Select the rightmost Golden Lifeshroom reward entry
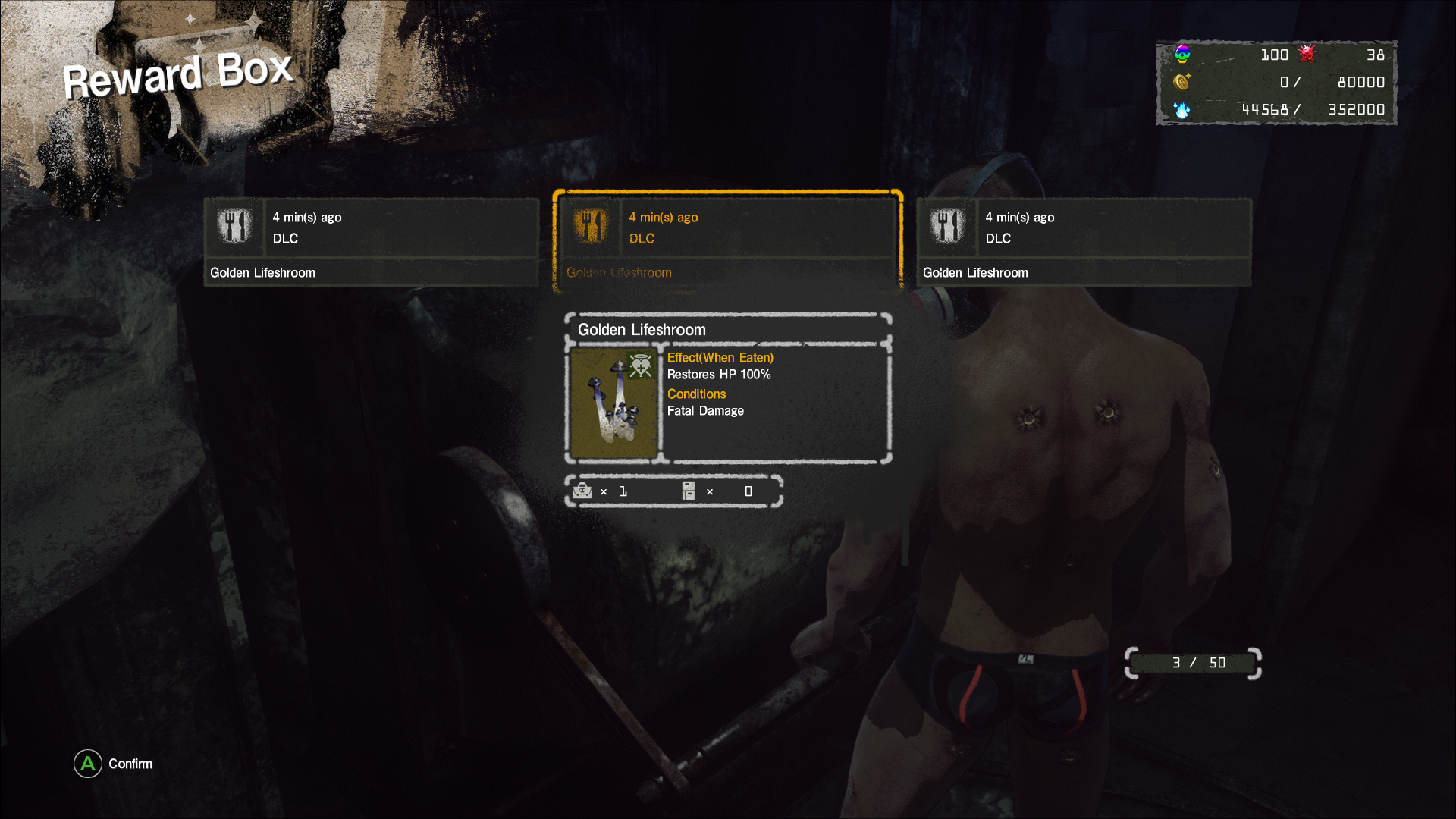The width and height of the screenshot is (1456, 819). 1084,243
